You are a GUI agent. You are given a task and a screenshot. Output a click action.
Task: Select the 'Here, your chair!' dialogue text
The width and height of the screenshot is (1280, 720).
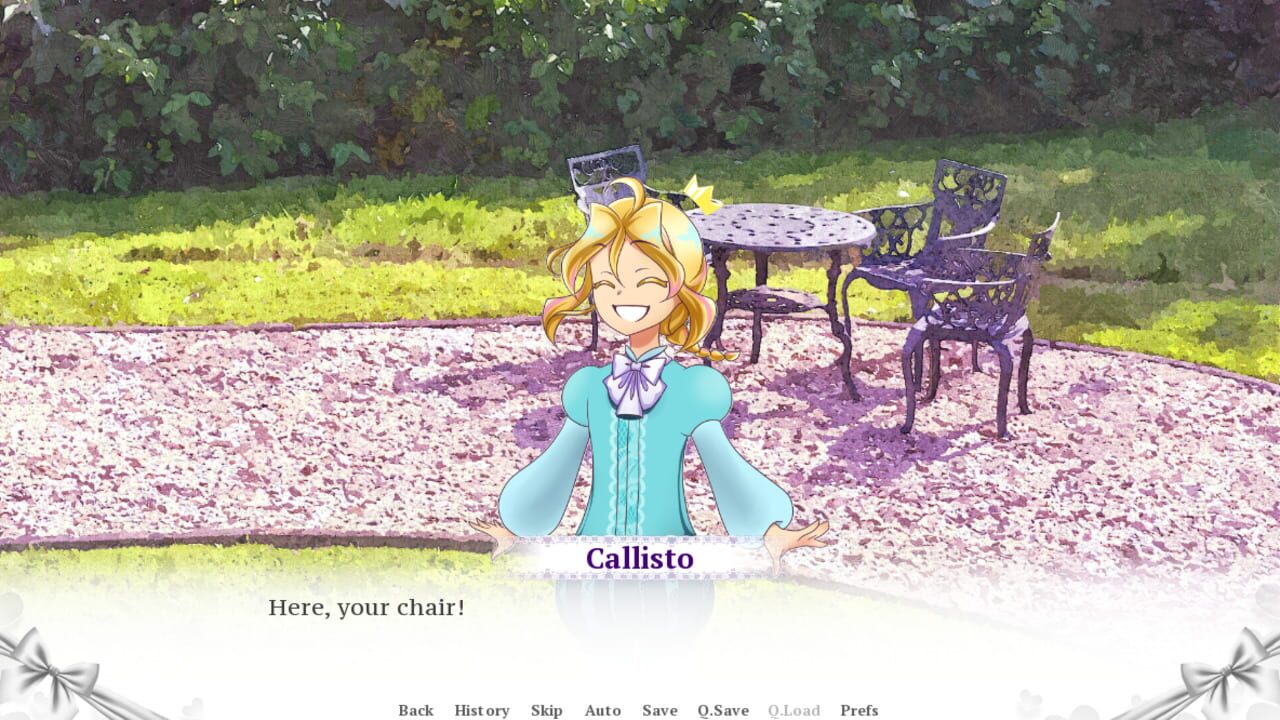(x=370, y=605)
